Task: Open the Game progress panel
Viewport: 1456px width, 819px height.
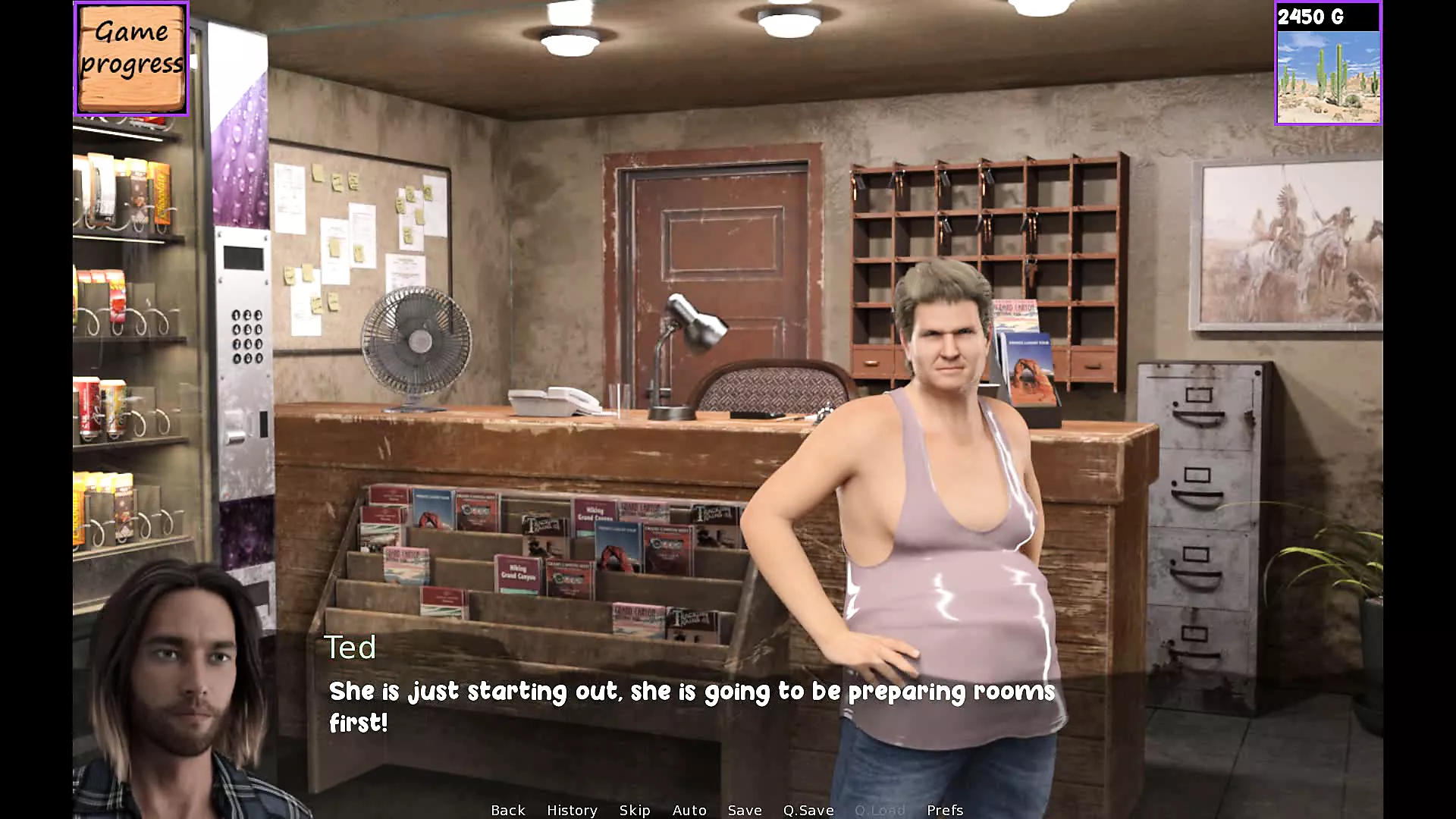Action: 131,58
